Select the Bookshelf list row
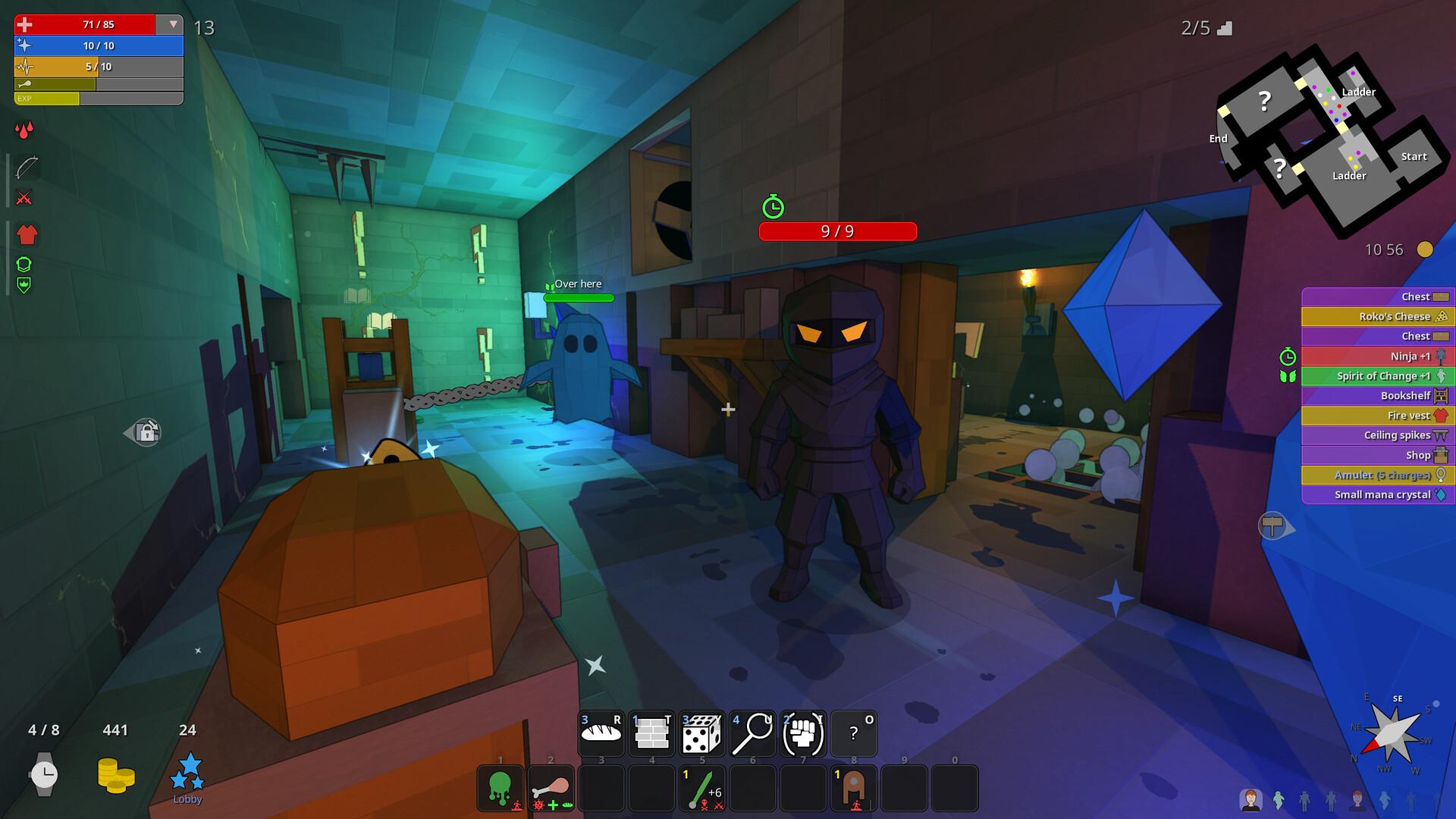 tap(1377, 396)
